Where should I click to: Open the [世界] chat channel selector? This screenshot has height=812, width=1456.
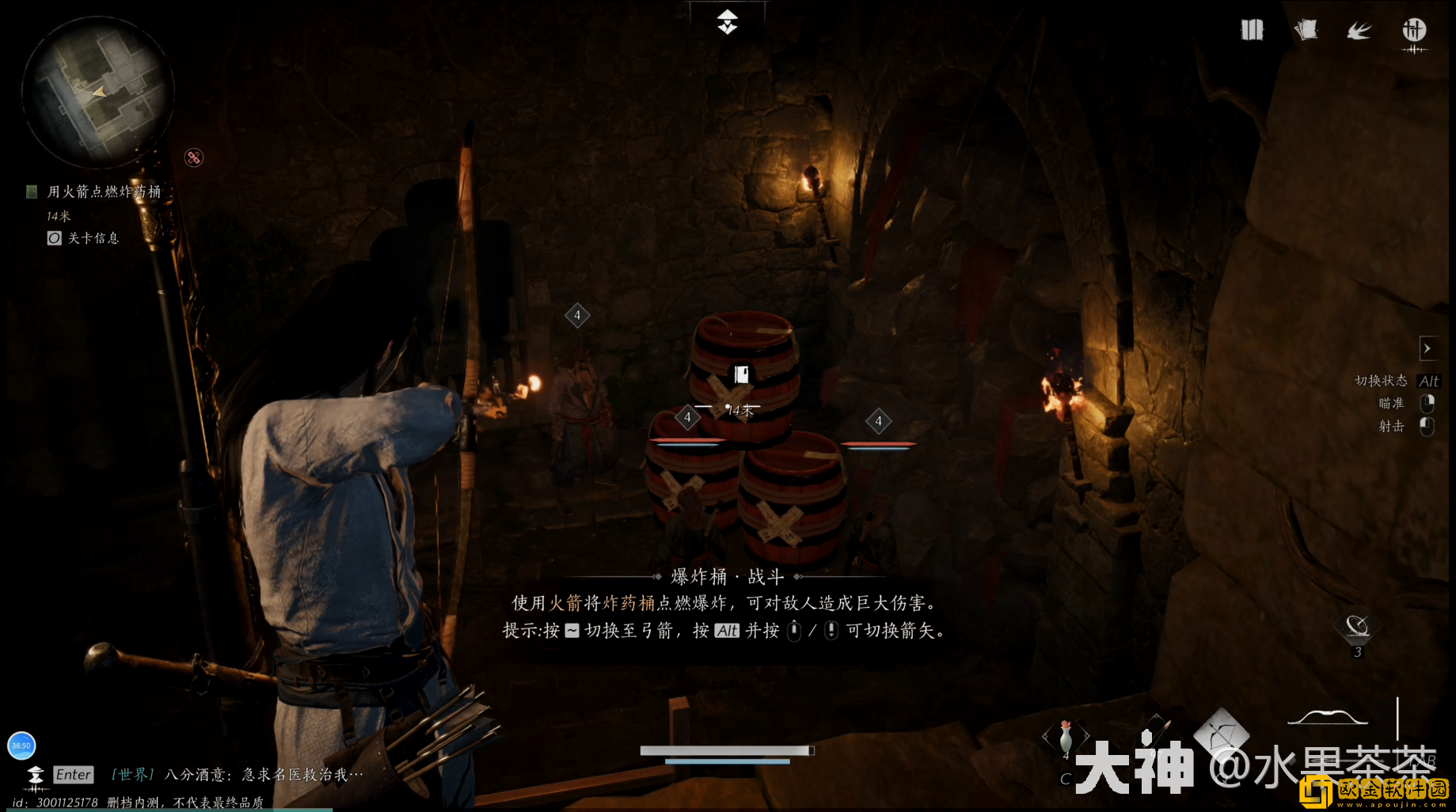(x=132, y=774)
